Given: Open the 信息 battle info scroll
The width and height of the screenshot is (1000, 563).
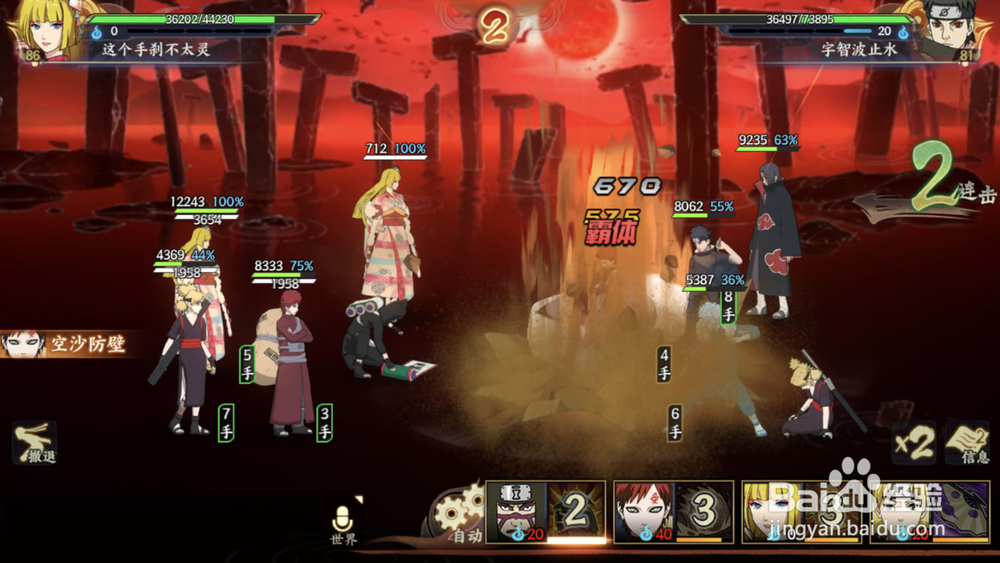Looking at the screenshot, I should (x=966, y=443).
